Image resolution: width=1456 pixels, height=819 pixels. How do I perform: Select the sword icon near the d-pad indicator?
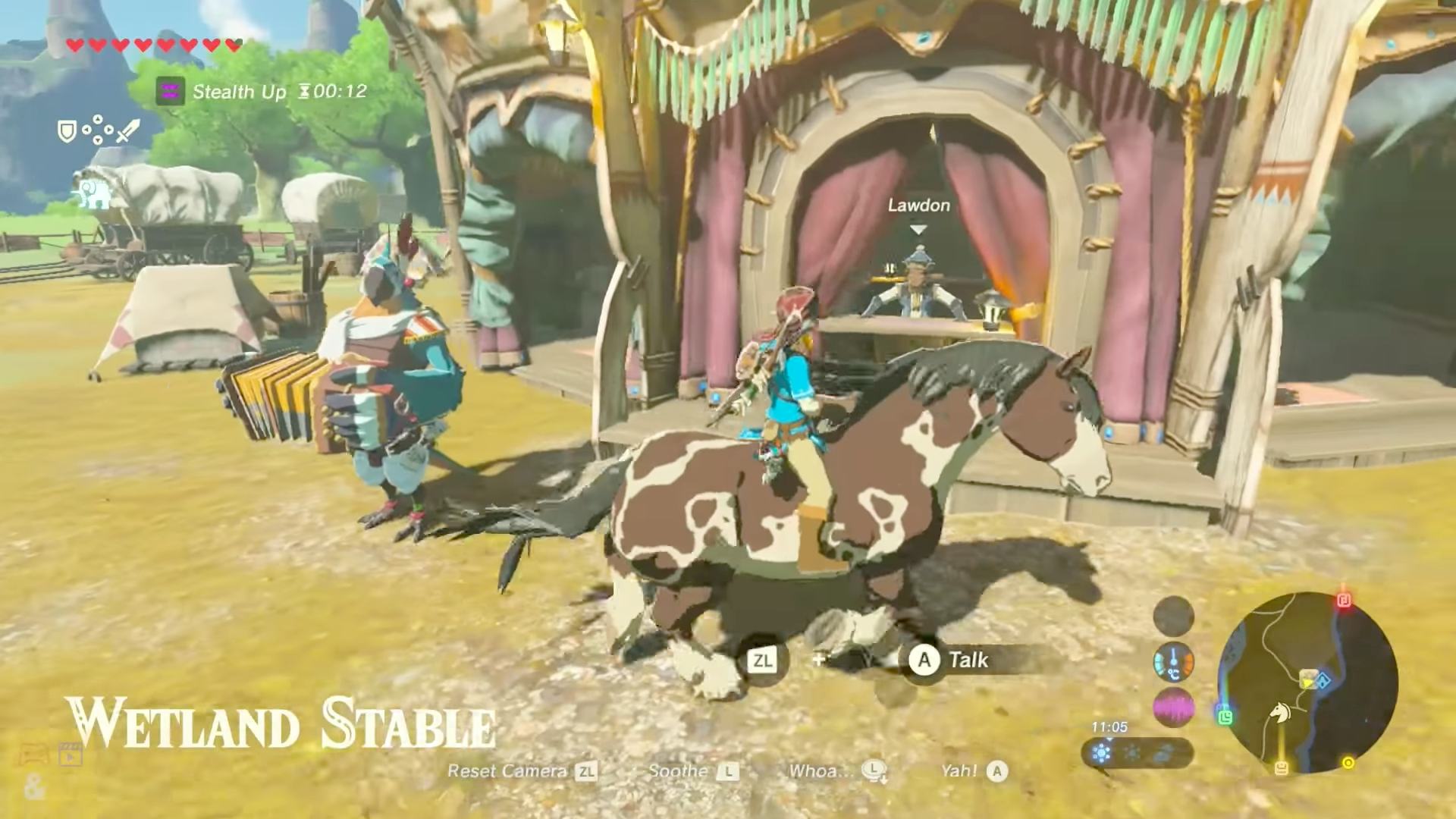pyautogui.click(x=127, y=132)
